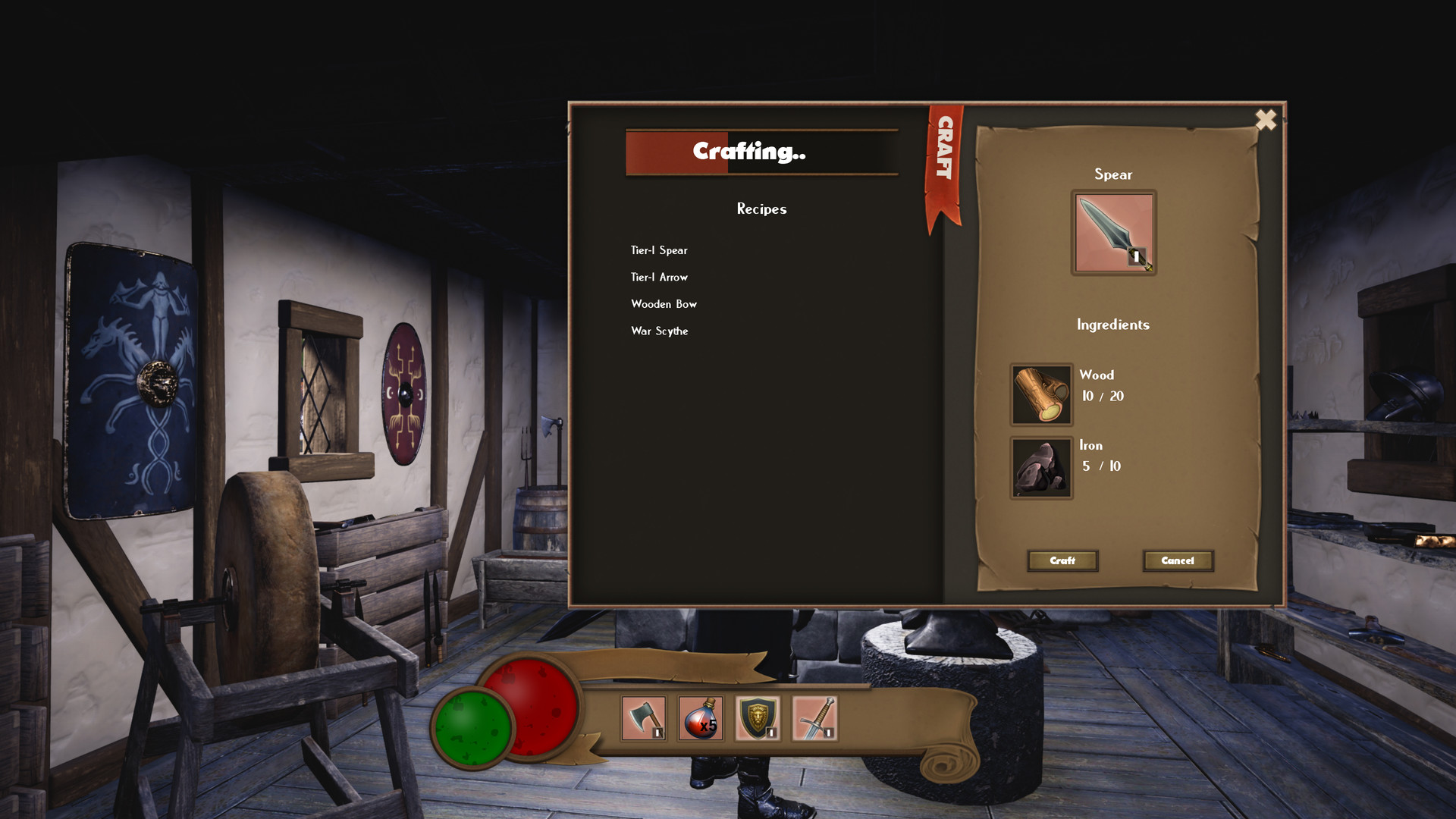Select the Tier-I Arrow recipe
Screen dimensions: 1456x819
click(x=659, y=278)
